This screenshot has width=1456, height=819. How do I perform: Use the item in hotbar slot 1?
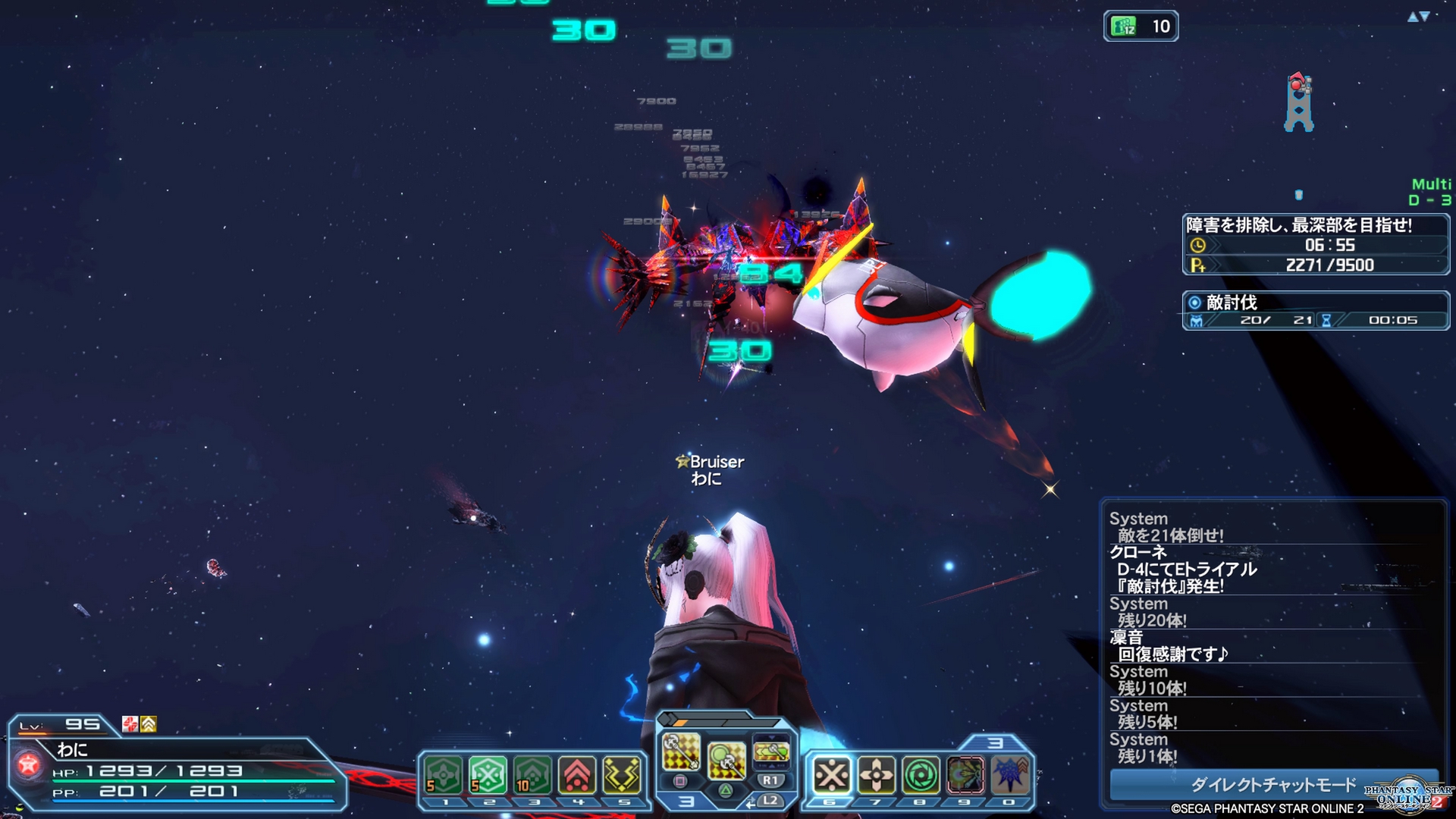click(444, 775)
